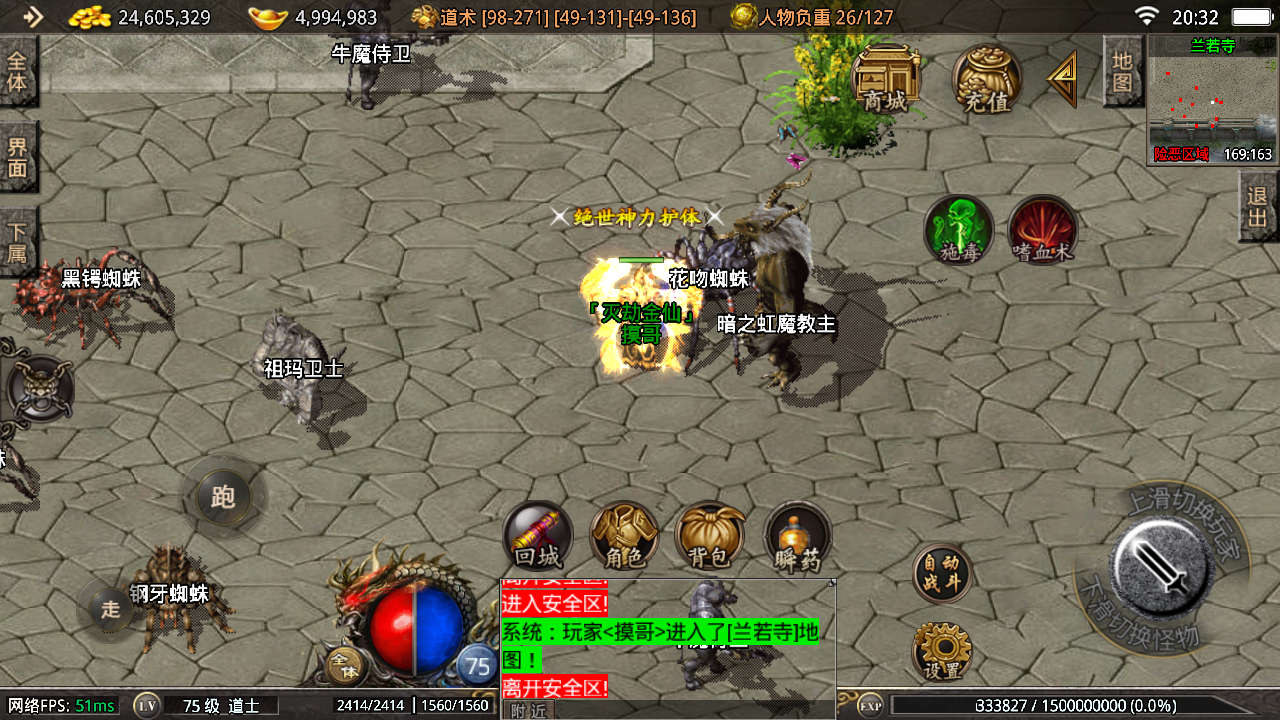Open the 充值 recharge menu

[986, 79]
